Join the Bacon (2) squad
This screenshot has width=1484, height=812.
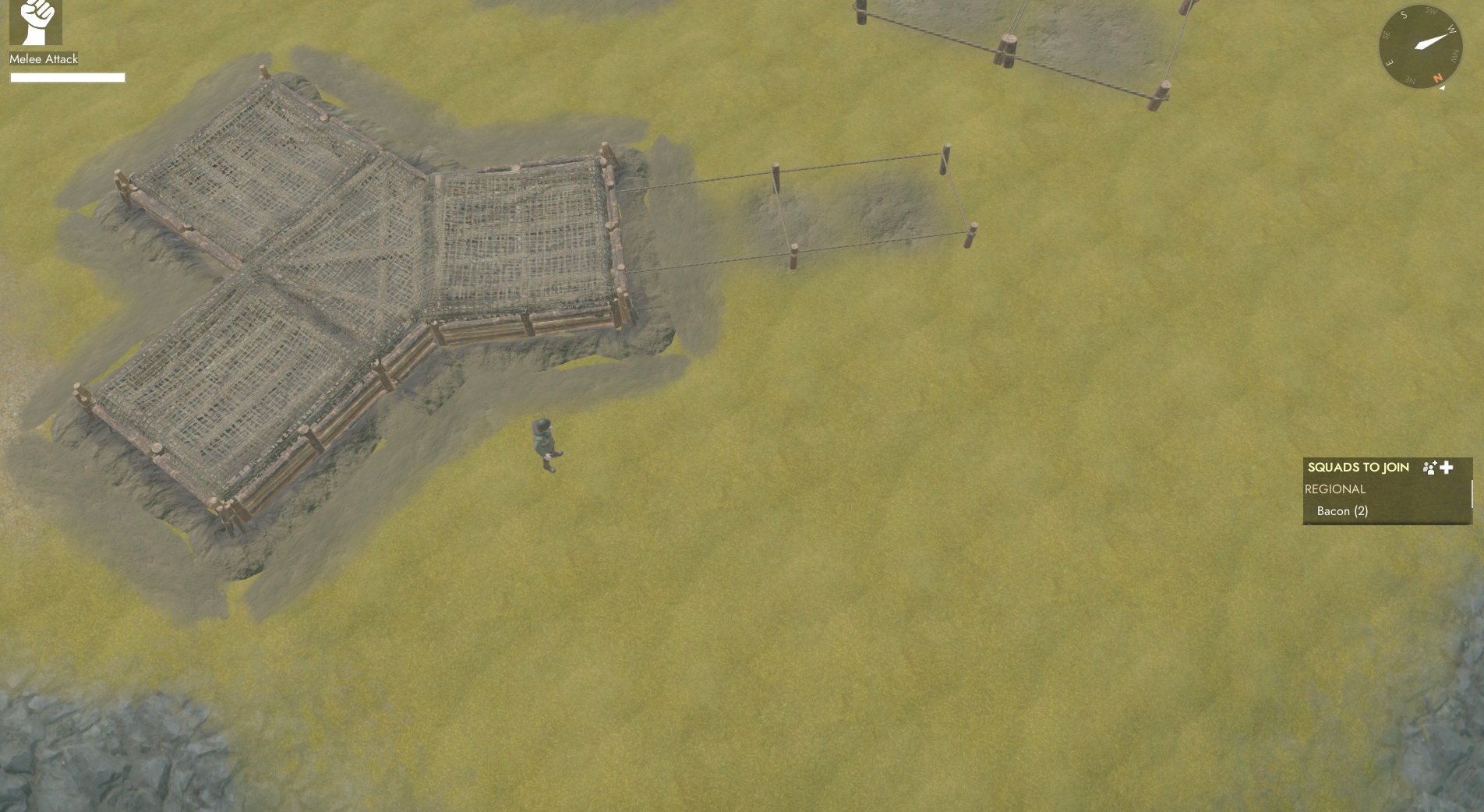coord(1342,511)
